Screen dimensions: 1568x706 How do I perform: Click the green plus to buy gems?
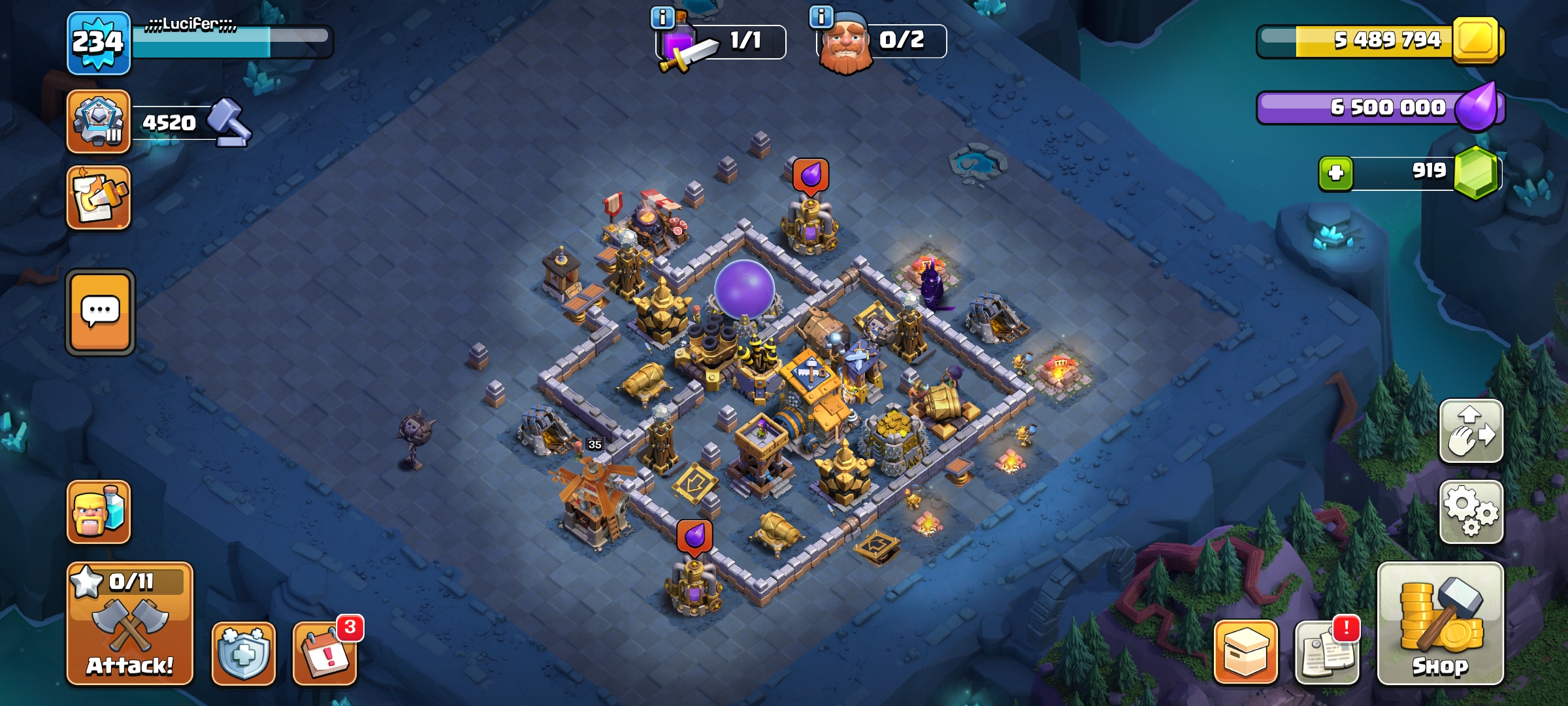click(1335, 173)
